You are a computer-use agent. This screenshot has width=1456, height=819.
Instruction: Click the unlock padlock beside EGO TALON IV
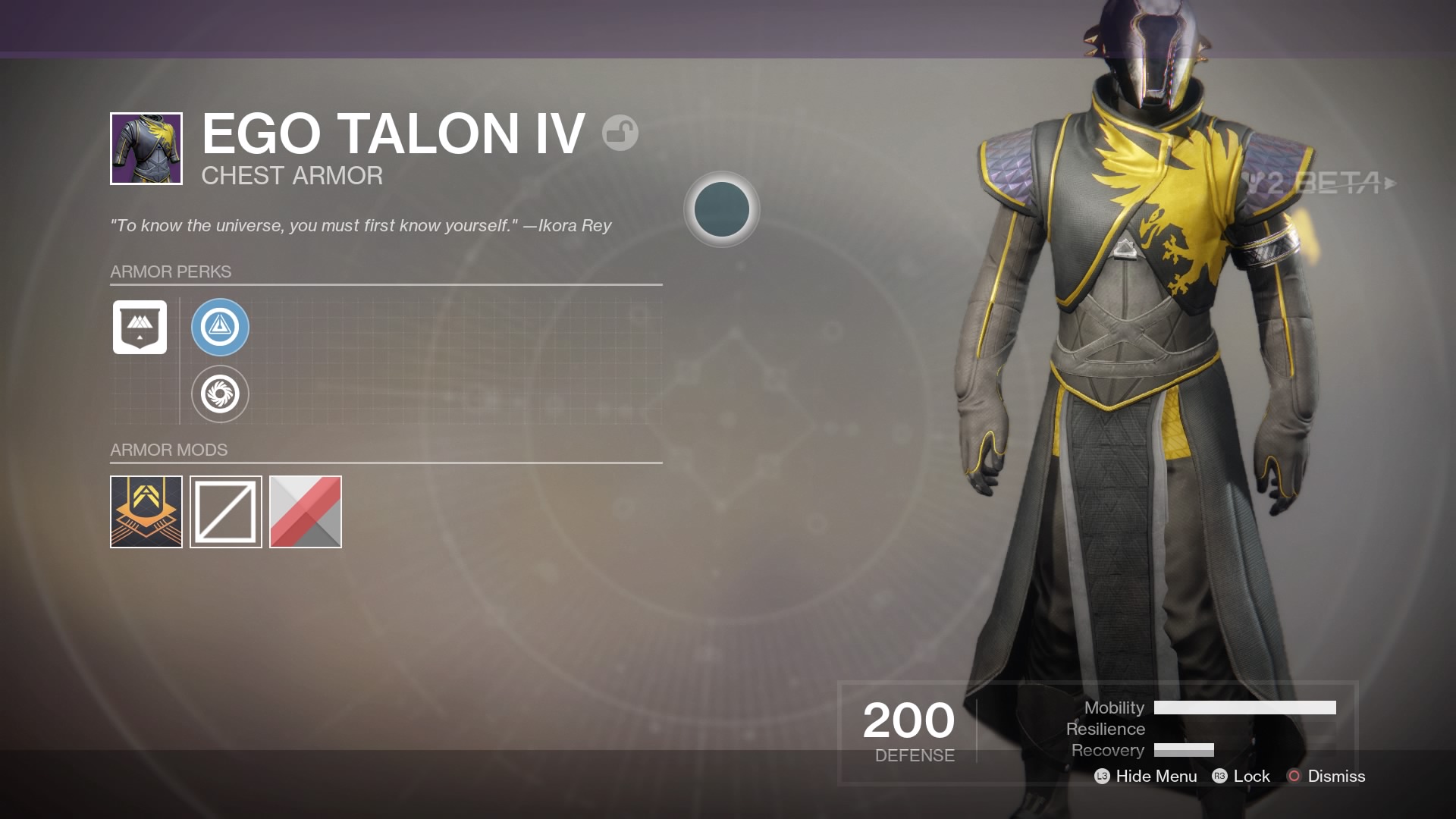coord(620,132)
